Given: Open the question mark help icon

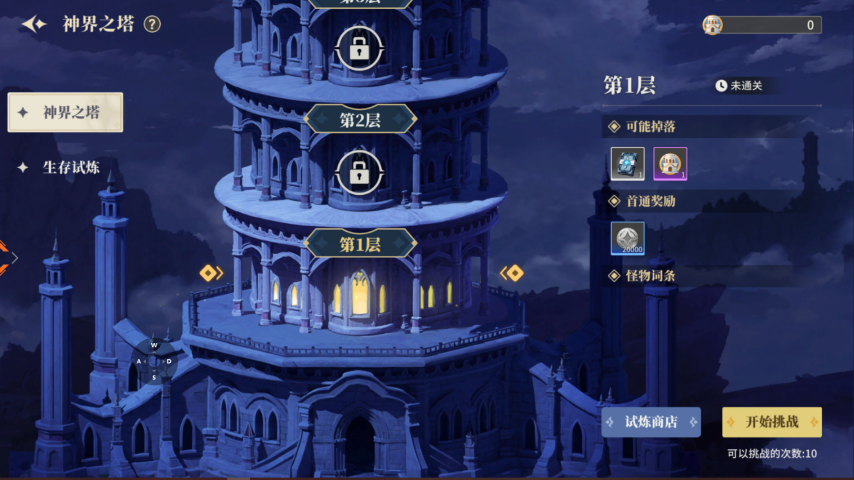Looking at the screenshot, I should [152, 24].
